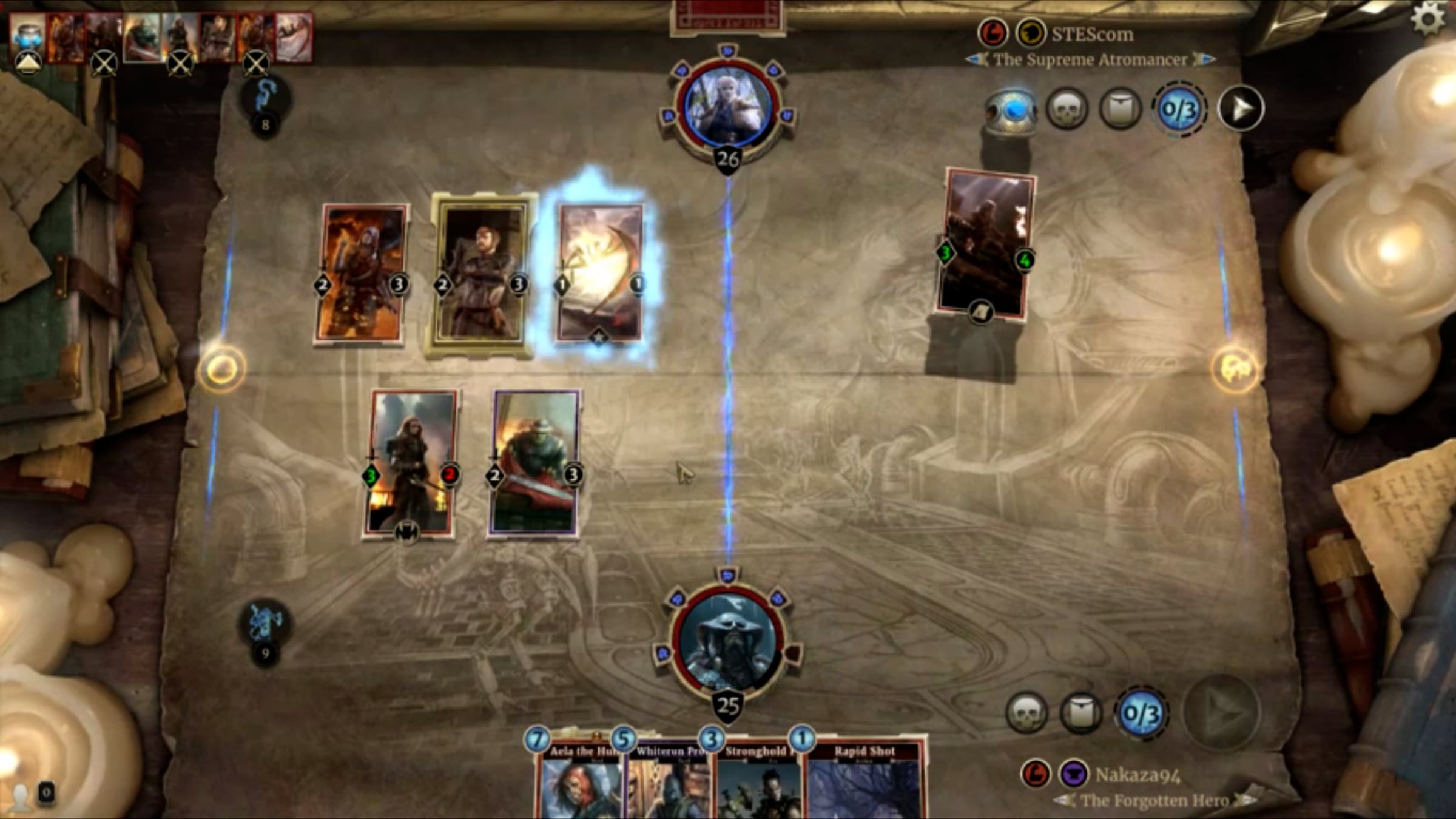Screen dimensions: 1456x819
Task: Activate the opponent's Ring of Magicka
Action: coord(1012,110)
